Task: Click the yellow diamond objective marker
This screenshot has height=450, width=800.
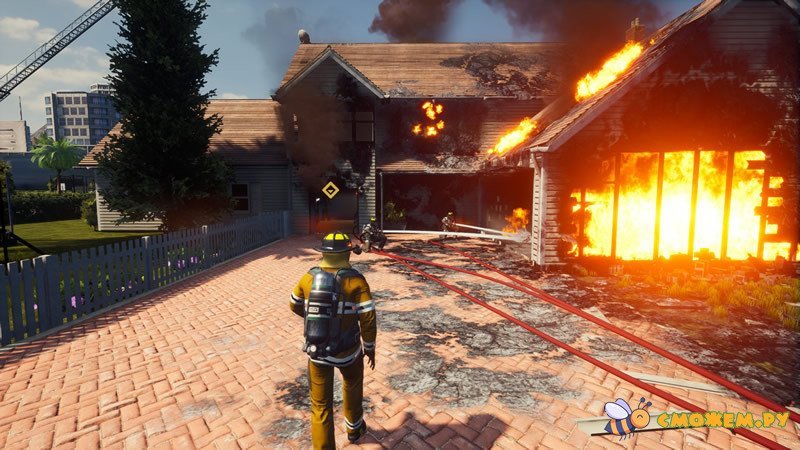Action: (330, 189)
